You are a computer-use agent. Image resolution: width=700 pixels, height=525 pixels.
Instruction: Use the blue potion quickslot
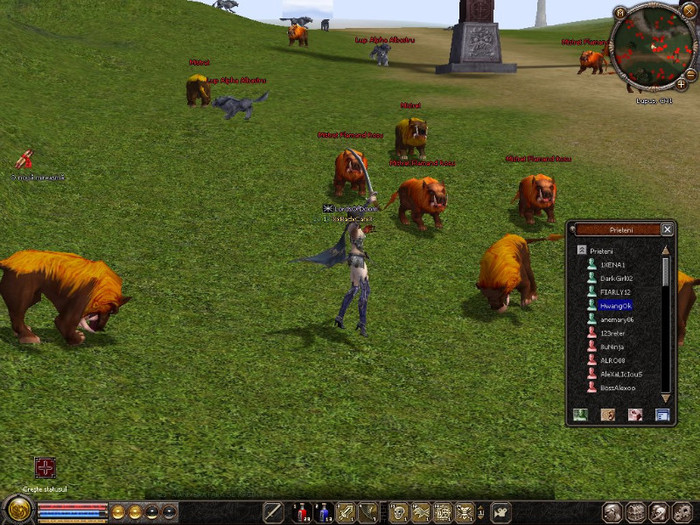point(323,513)
